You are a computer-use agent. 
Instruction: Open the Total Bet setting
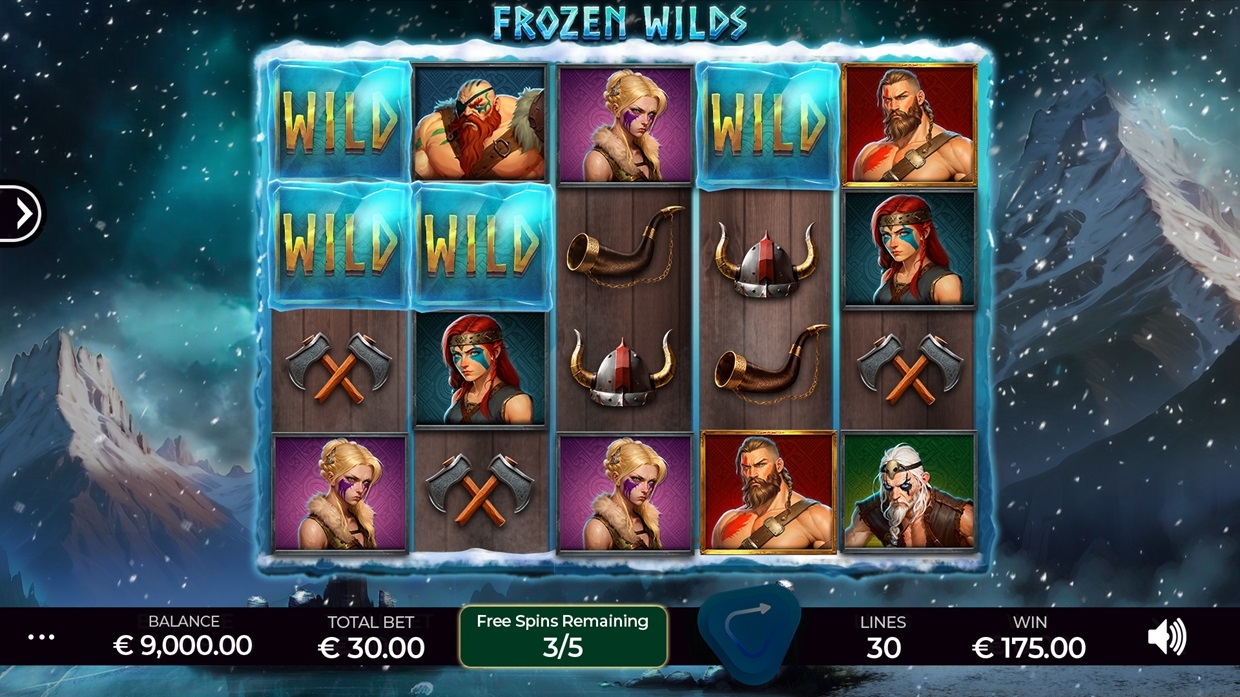(371, 637)
